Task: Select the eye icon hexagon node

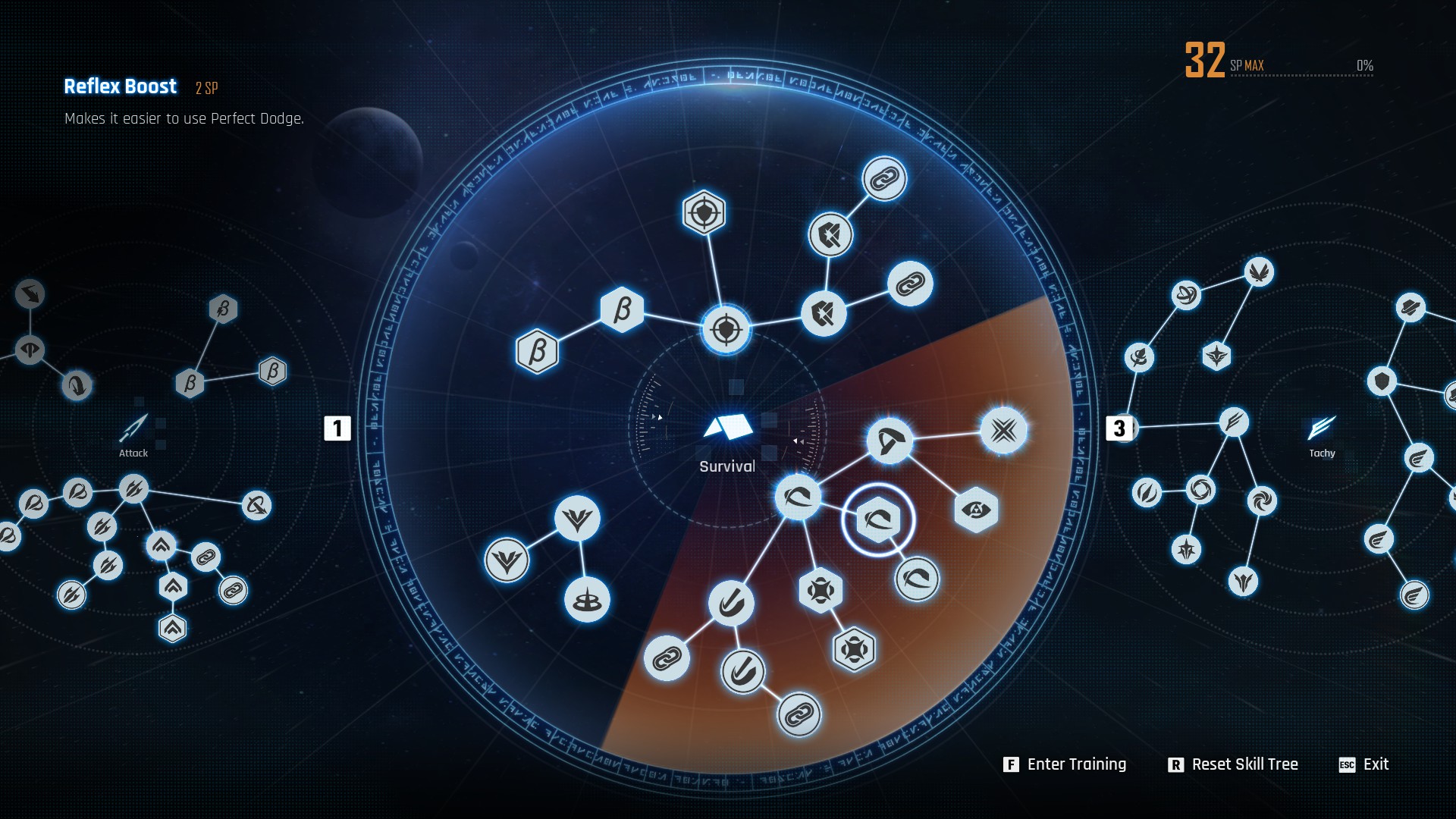Action: point(975,510)
